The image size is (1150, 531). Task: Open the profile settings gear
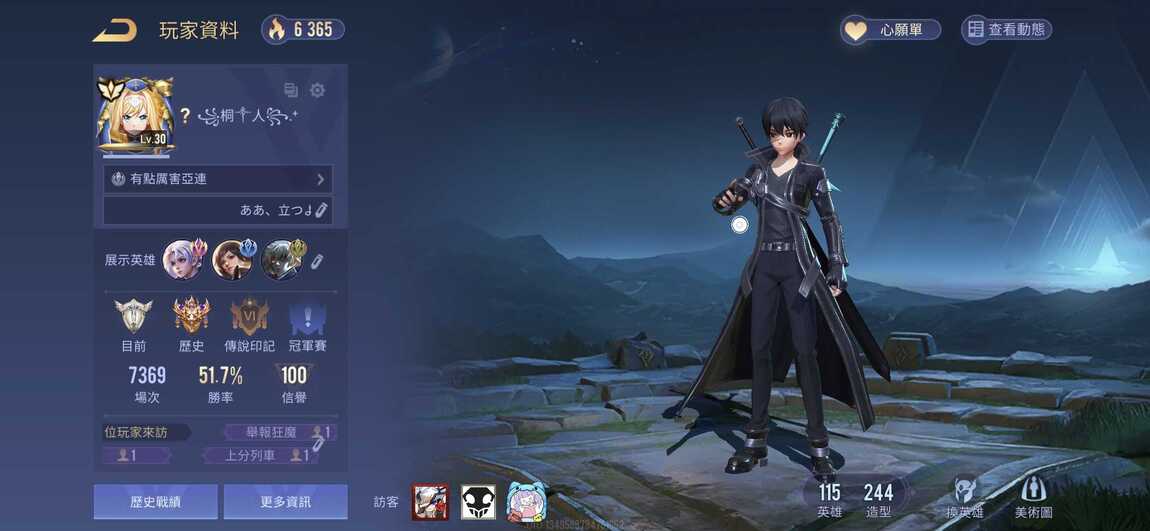point(317,91)
